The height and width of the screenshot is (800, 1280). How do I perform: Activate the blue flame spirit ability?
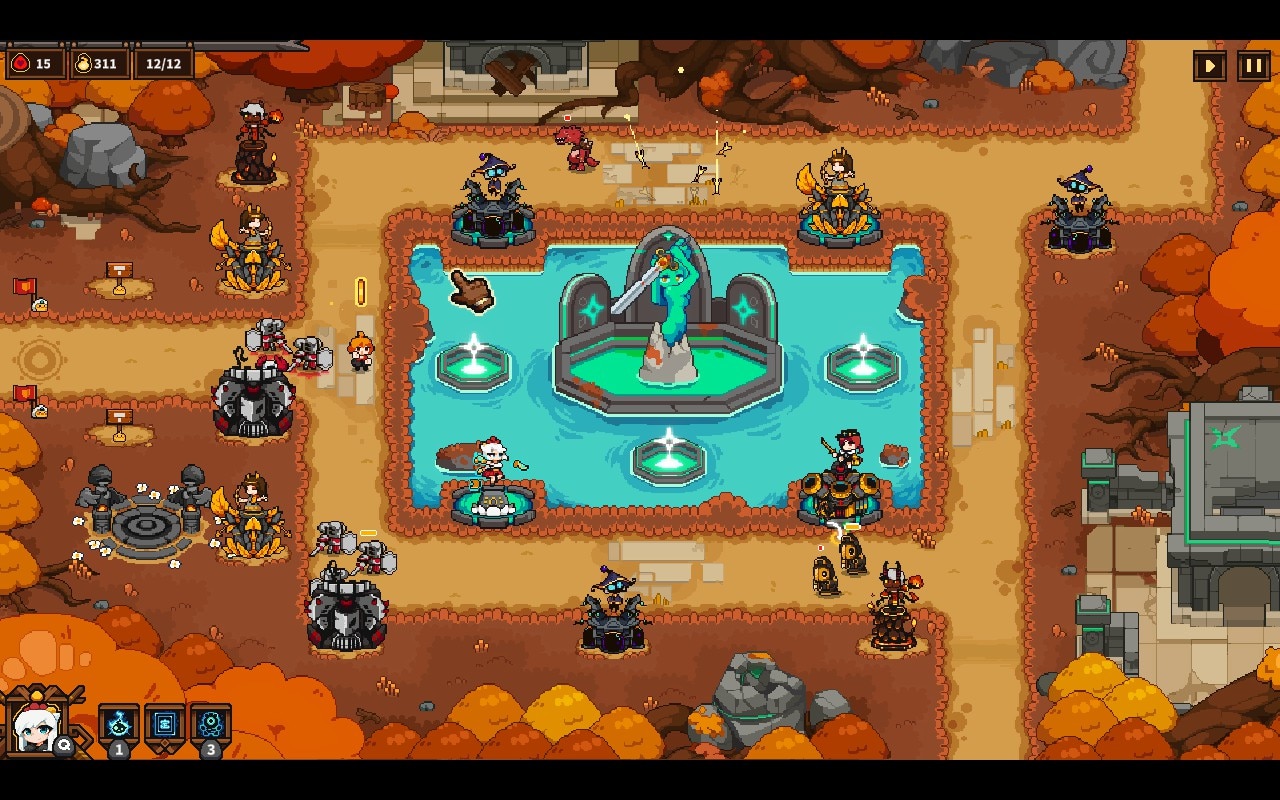(119, 723)
